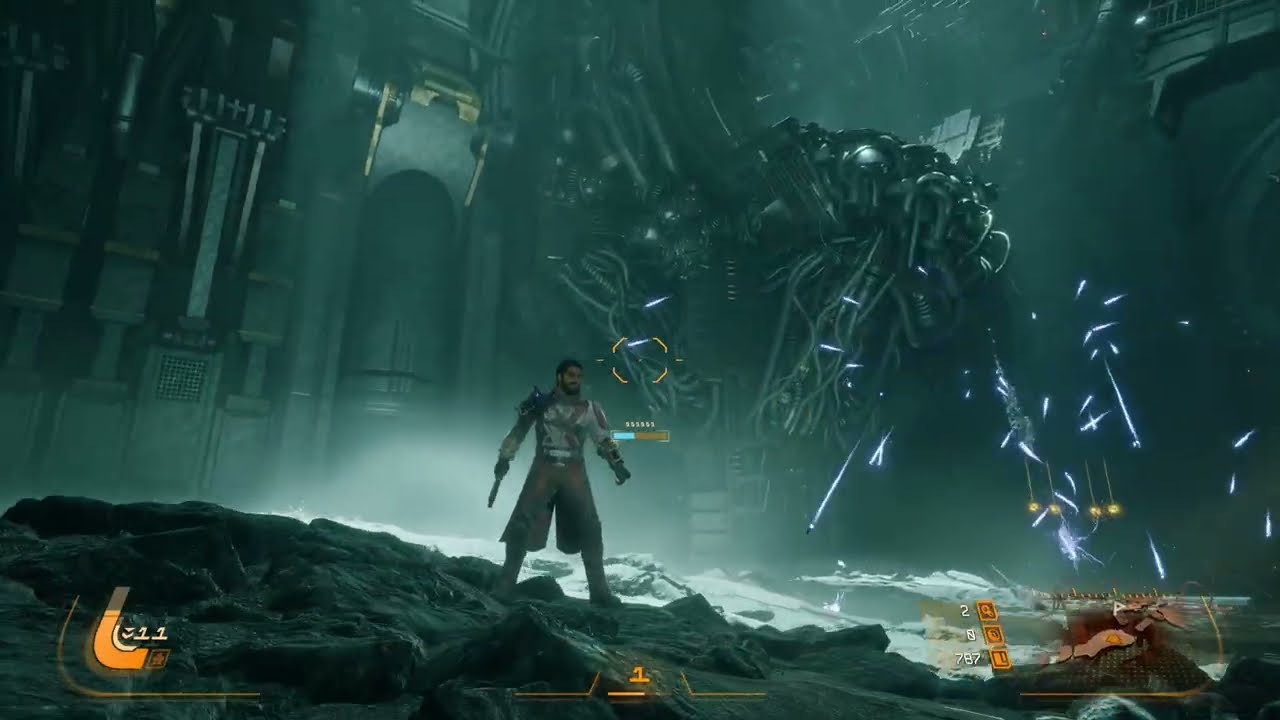Image resolution: width=1280 pixels, height=720 pixels.
Task: Switch to the weapon slot labeled 1
Action: click(638, 674)
